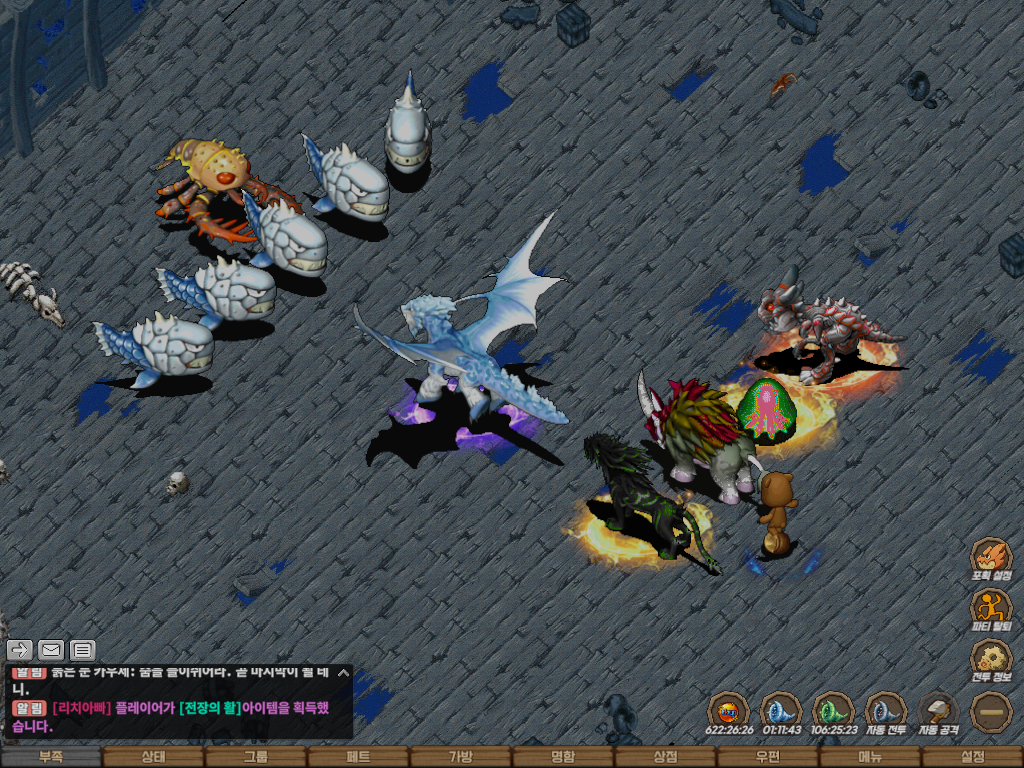1024x768 pixels.
Task: Open the envelope message button above chat
Action: click(x=50, y=650)
